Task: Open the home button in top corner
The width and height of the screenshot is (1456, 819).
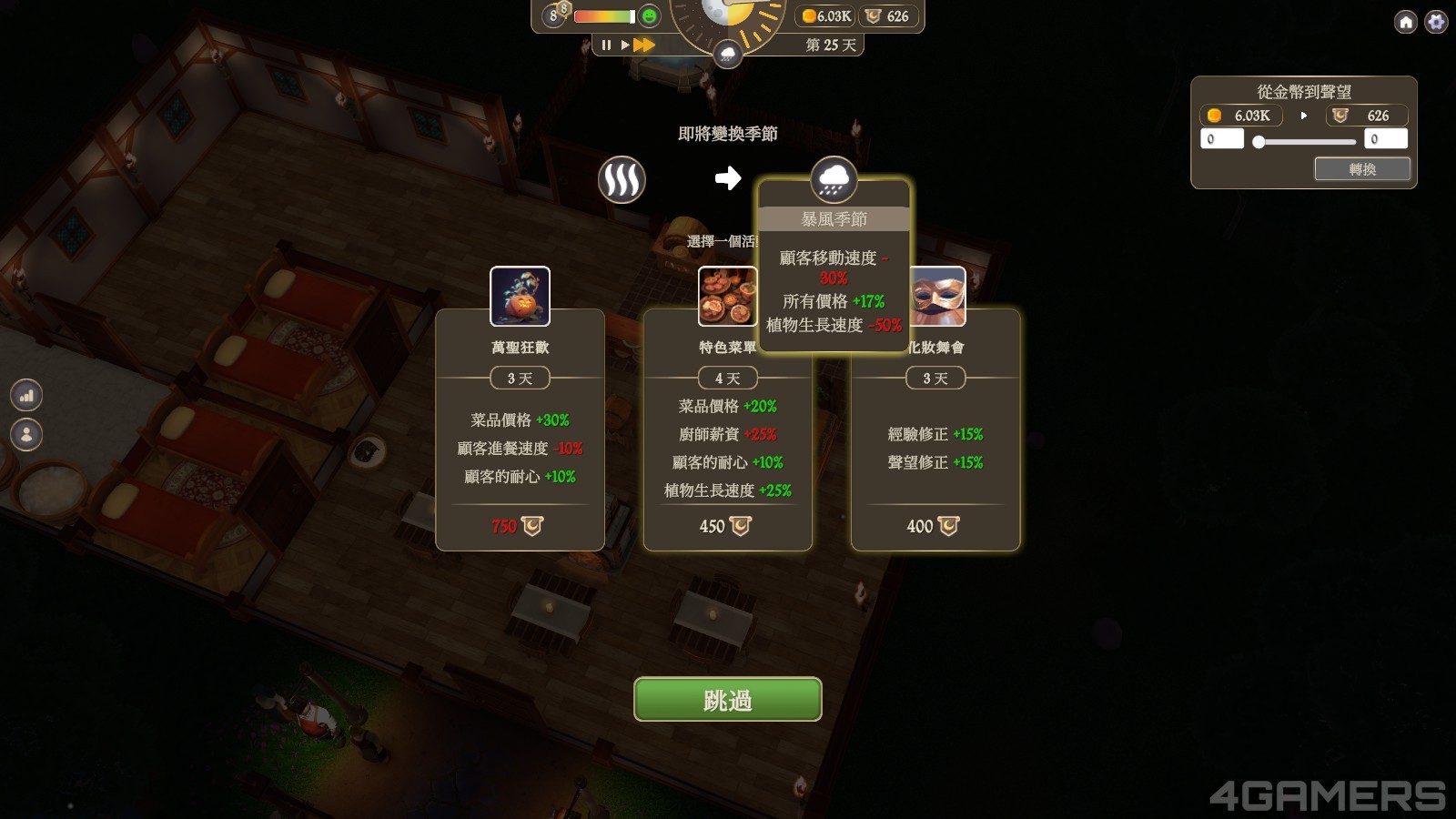Action: point(1406,22)
